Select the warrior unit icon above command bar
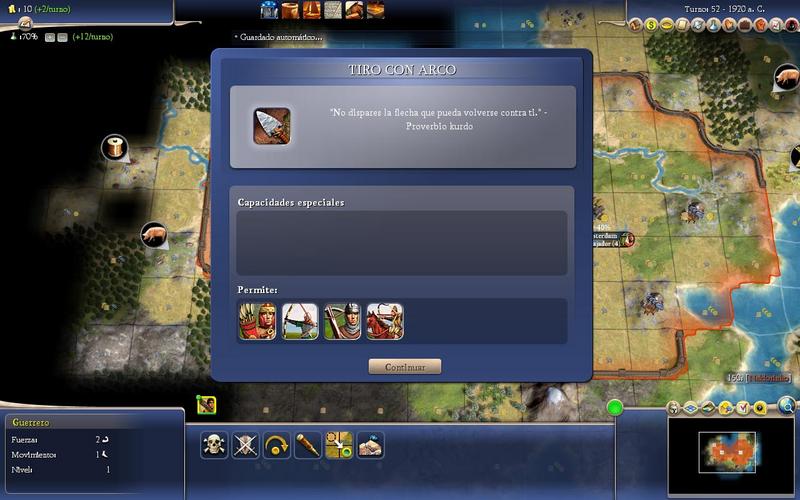 point(207,405)
